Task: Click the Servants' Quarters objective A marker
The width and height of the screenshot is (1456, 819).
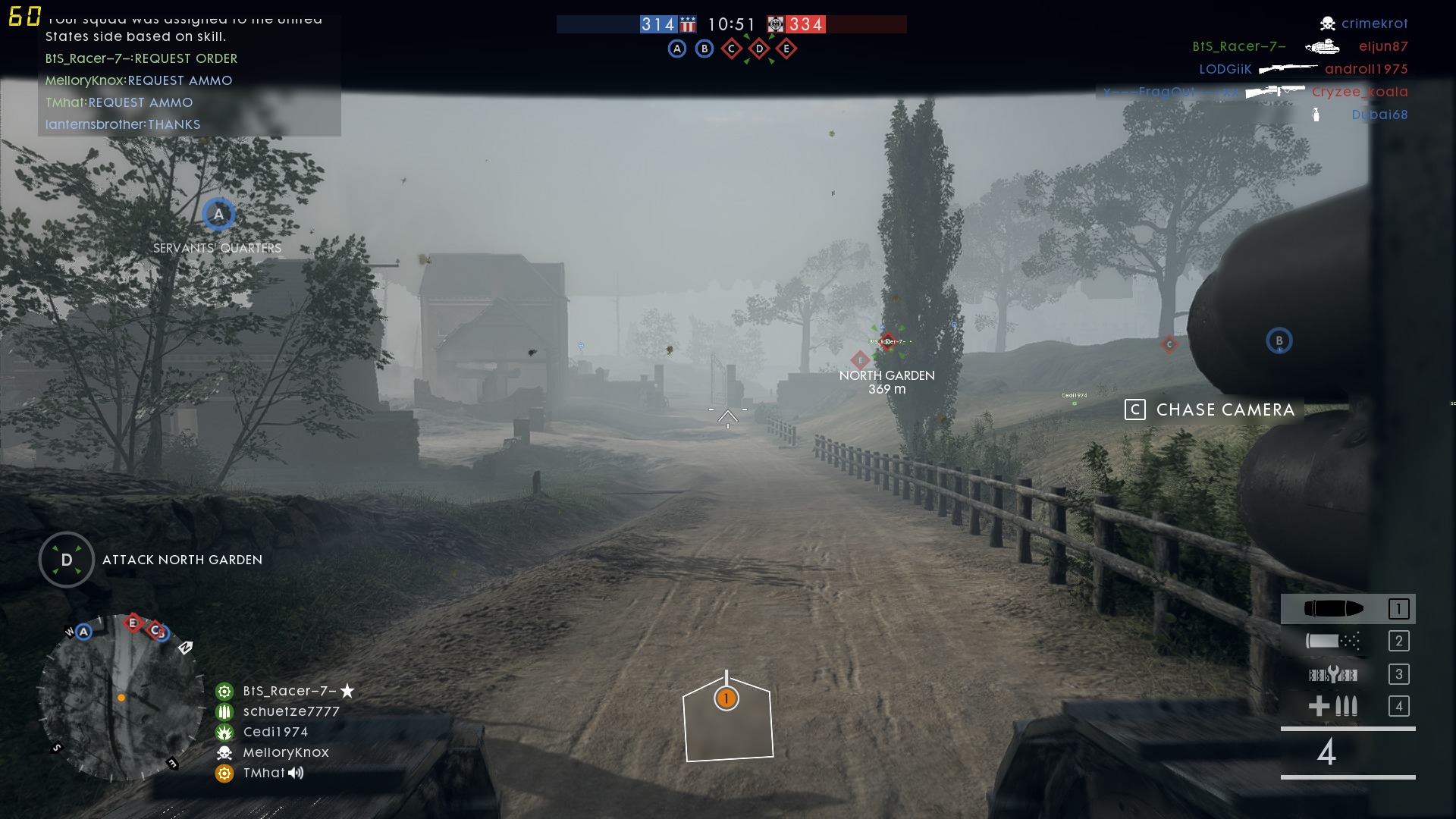Action: [x=218, y=215]
